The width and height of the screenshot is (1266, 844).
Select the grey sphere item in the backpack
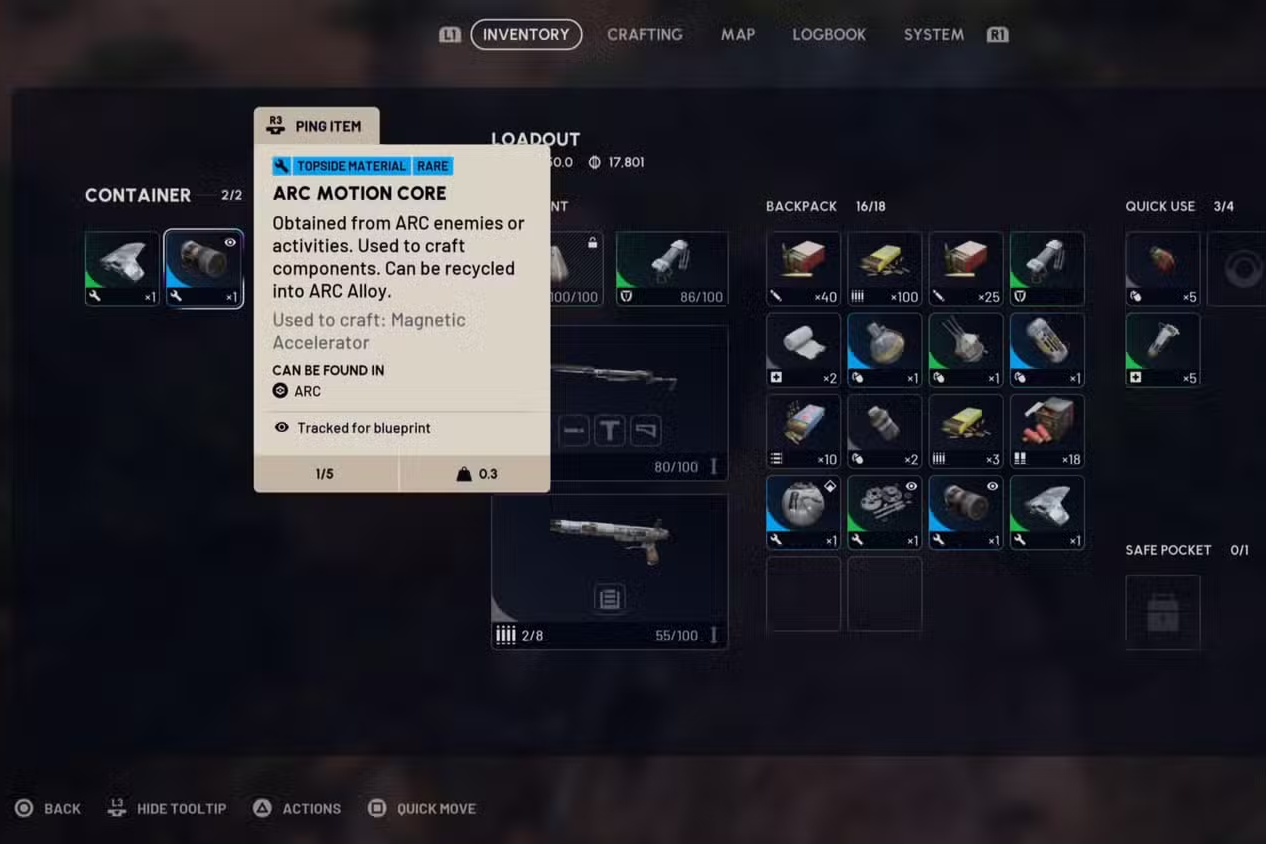pyautogui.click(x=803, y=512)
